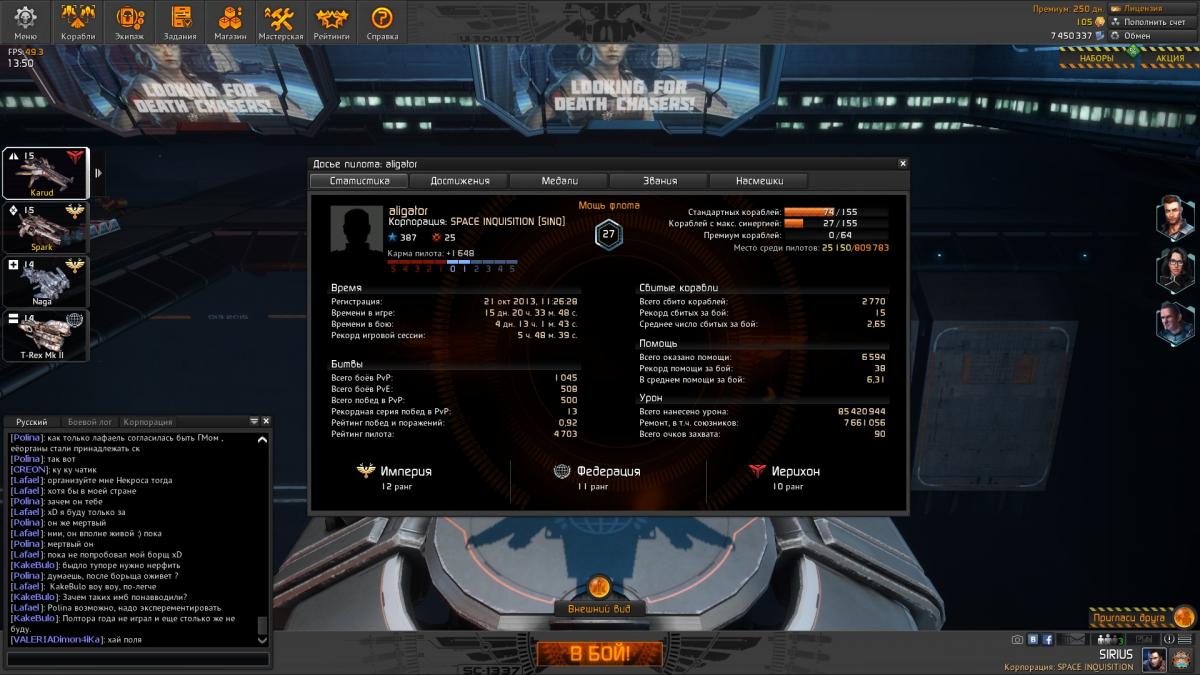Open the Мастерская workshop
The height and width of the screenshot is (675, 1200).
(x=281, y=22)
